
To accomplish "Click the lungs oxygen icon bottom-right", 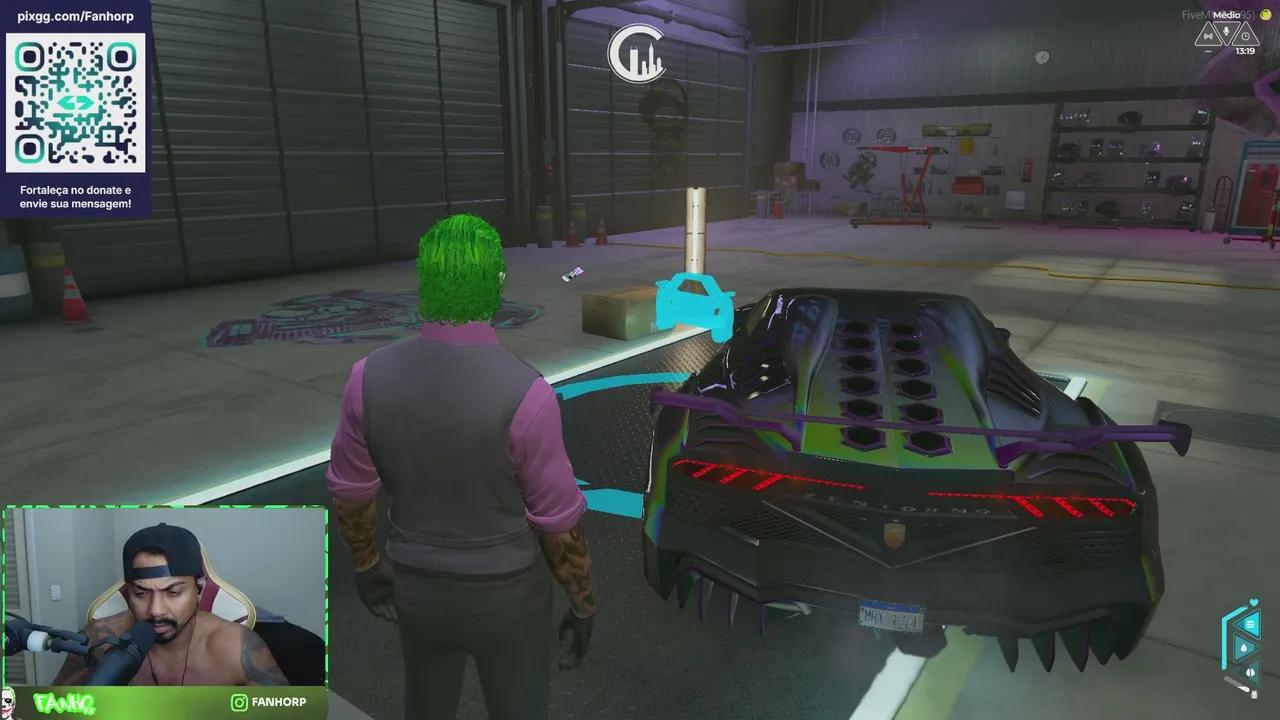I will tap(1250, 671).
